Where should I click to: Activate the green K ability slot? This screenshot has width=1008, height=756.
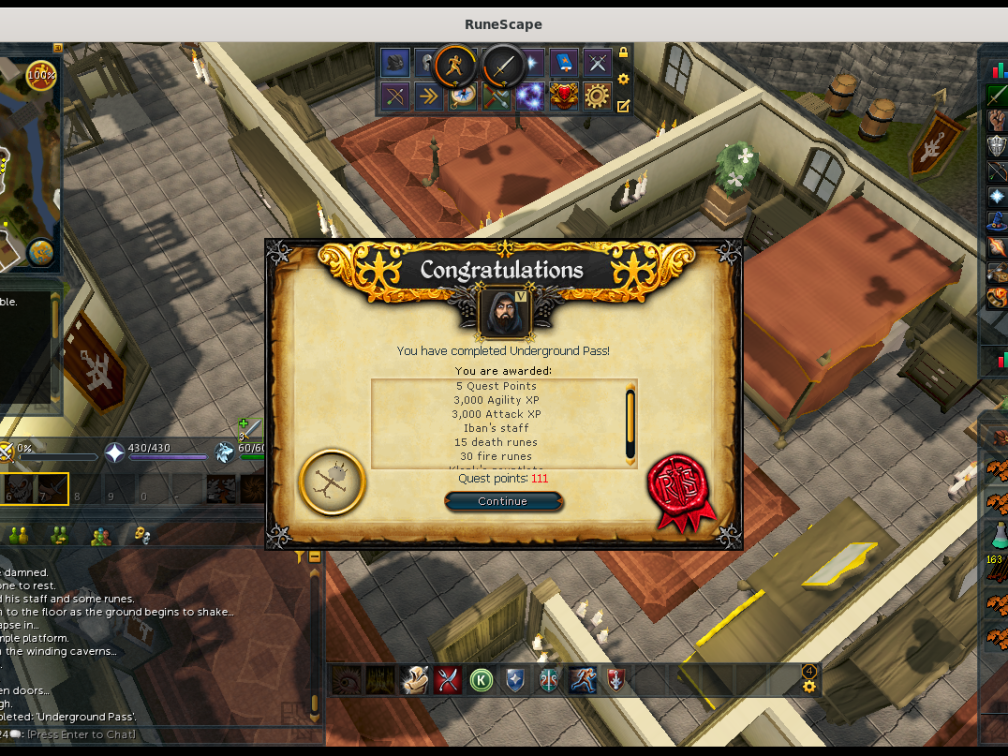tap(481, 680)
